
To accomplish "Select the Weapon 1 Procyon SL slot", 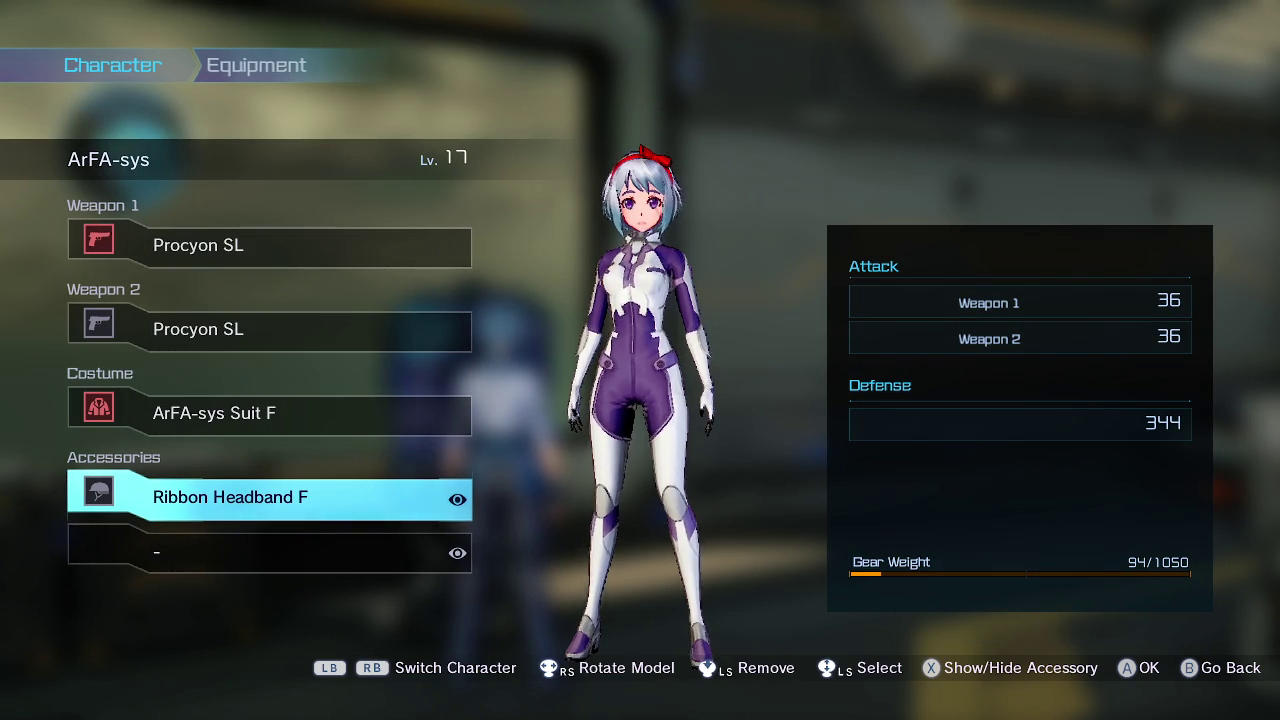I will pos(270,246).
